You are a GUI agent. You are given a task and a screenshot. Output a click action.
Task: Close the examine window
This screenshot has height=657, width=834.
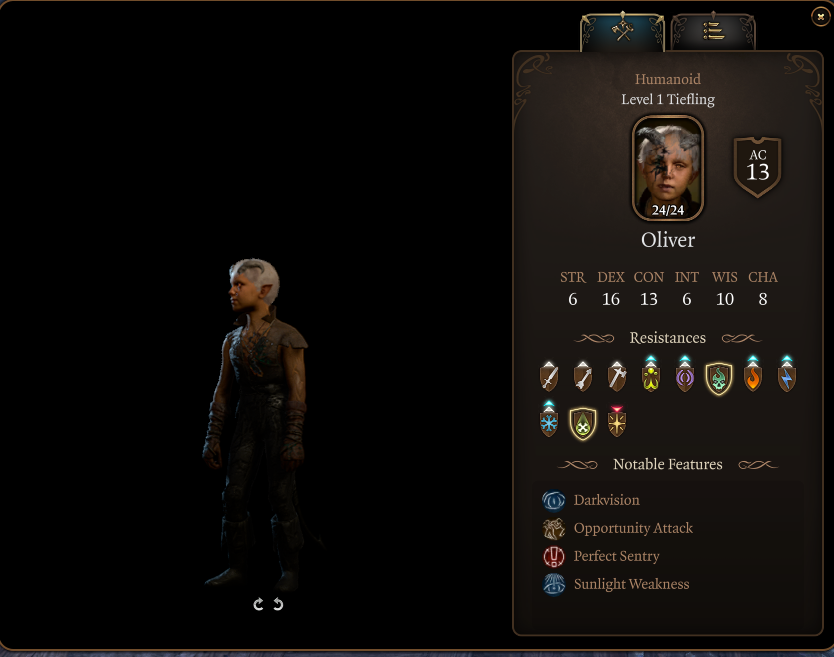[820, 16]
